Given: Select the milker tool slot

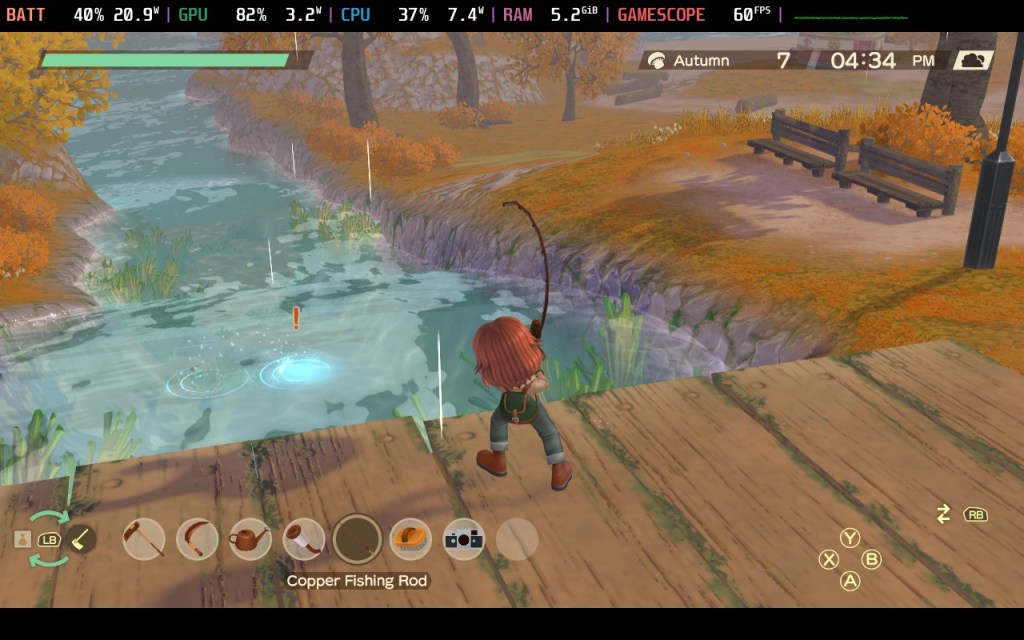Looking at the screenshot, I should click(303, 539).
